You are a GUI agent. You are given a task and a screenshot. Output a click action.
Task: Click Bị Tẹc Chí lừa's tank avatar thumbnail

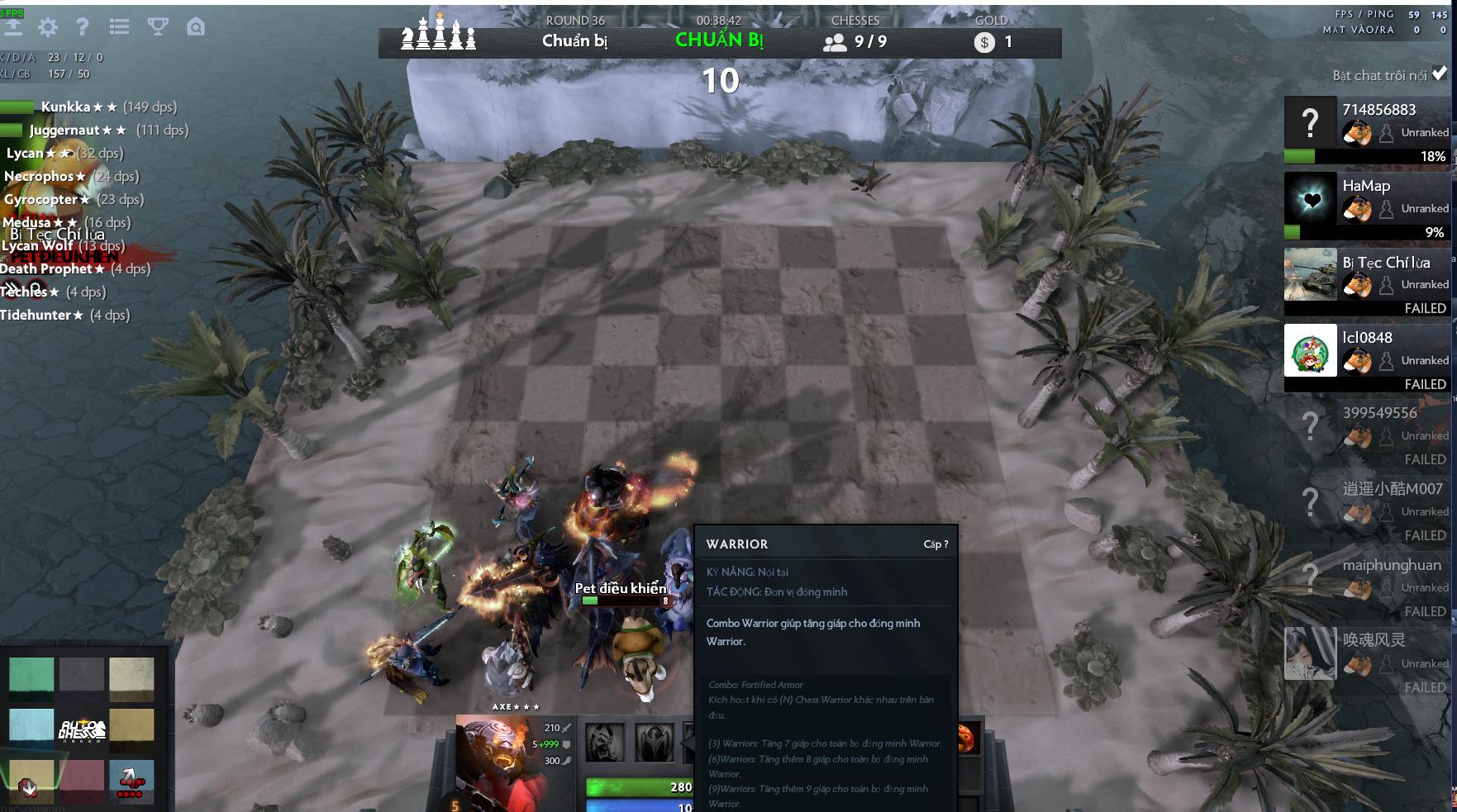click(x=1311, y=275)
